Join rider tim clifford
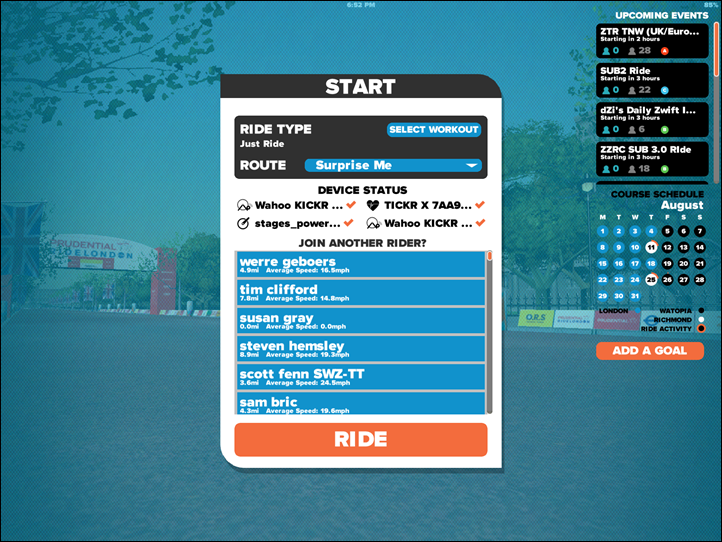 pyautogui.click(x=361, y=293)
